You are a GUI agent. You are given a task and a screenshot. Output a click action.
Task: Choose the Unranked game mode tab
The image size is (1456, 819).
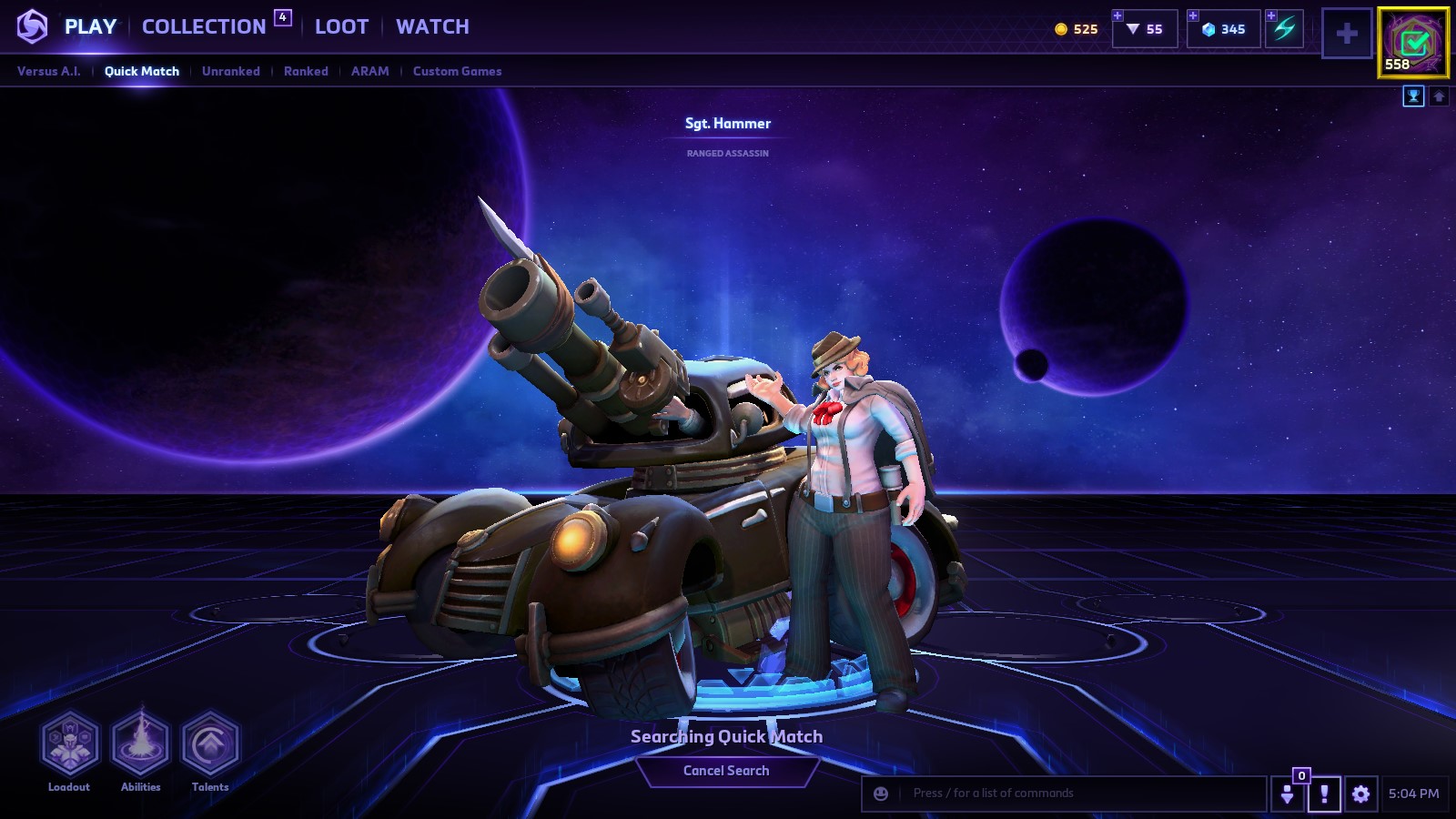point(231,71)
